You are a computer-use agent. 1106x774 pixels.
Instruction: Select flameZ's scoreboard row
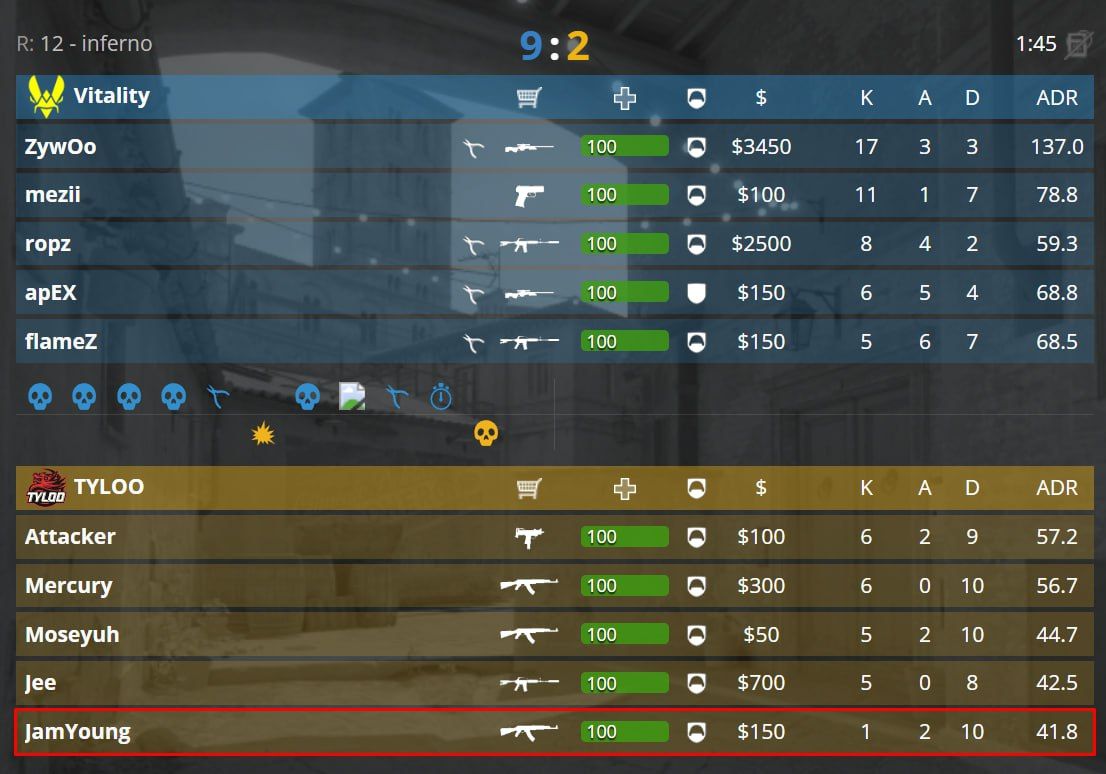61,342
